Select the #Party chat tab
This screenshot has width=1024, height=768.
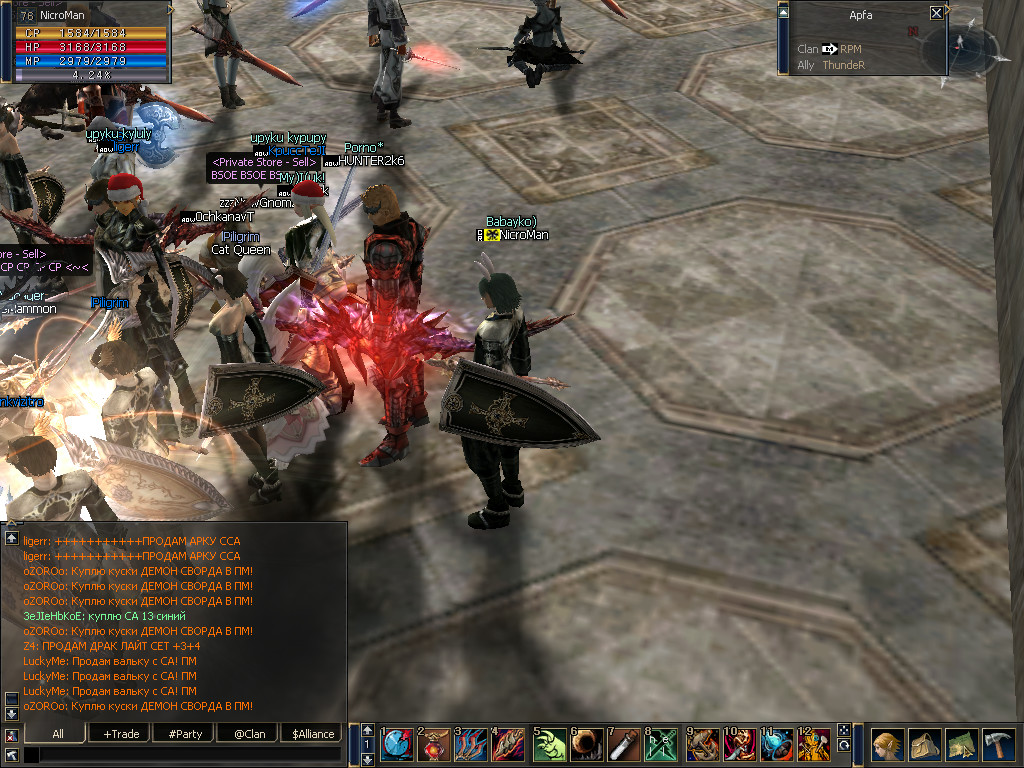point(185,733)
